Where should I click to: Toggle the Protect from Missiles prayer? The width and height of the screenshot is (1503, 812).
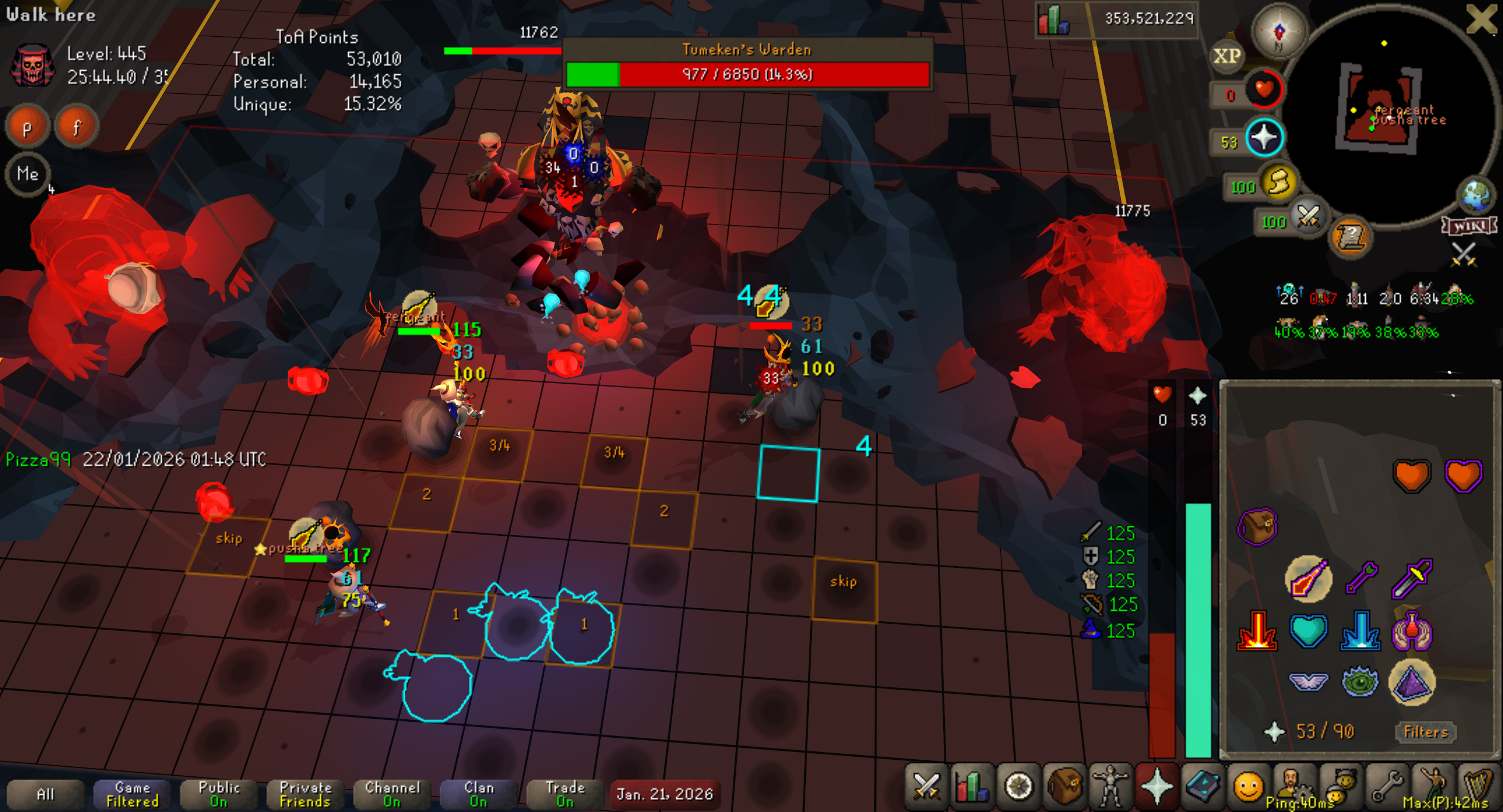1360,577
